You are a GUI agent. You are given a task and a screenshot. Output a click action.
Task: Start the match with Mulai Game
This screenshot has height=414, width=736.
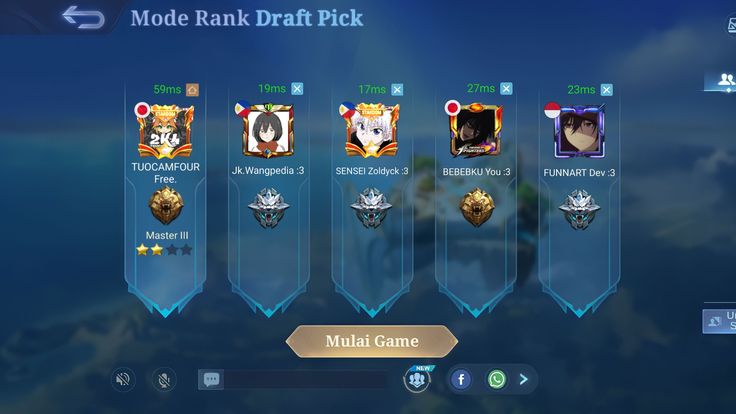point(371,341)
